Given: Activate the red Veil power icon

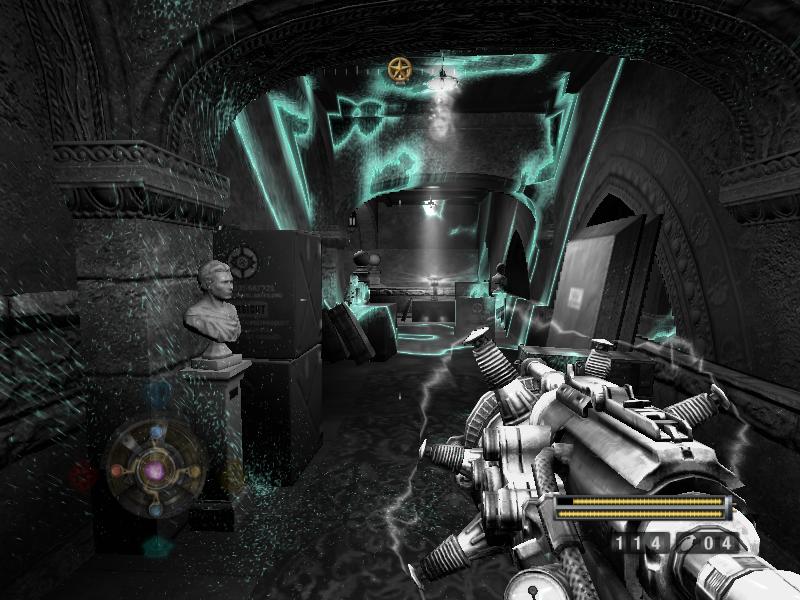Looking at the screenshot, I should tap(83, 473).
